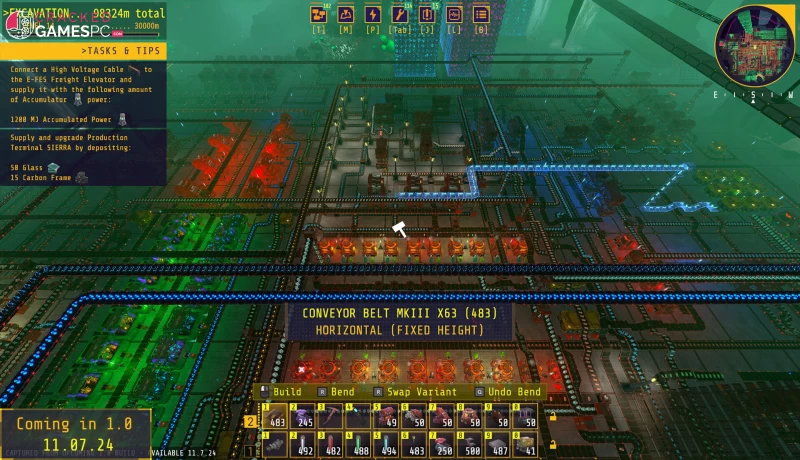
Task: Select the bottom row slot showing 41
Action: tap(526, 443)
